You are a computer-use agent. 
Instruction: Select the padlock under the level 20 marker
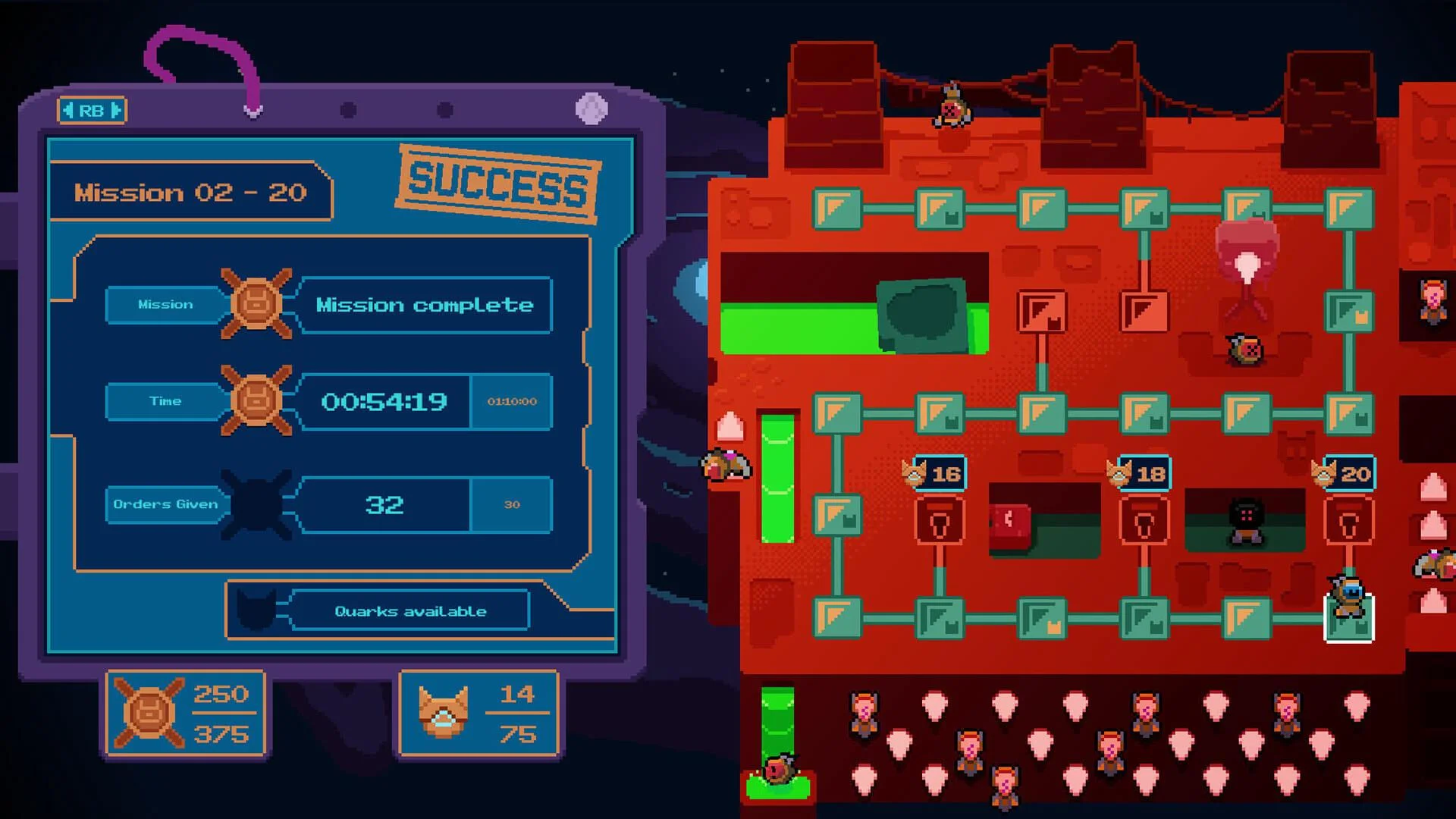(x=1350, y=520)
